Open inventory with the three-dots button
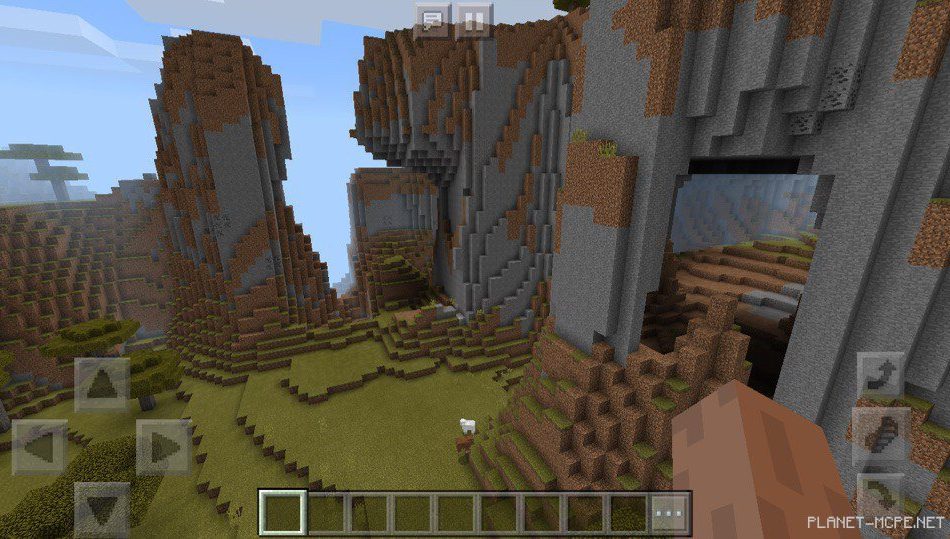950x539 pixels. 671,512
